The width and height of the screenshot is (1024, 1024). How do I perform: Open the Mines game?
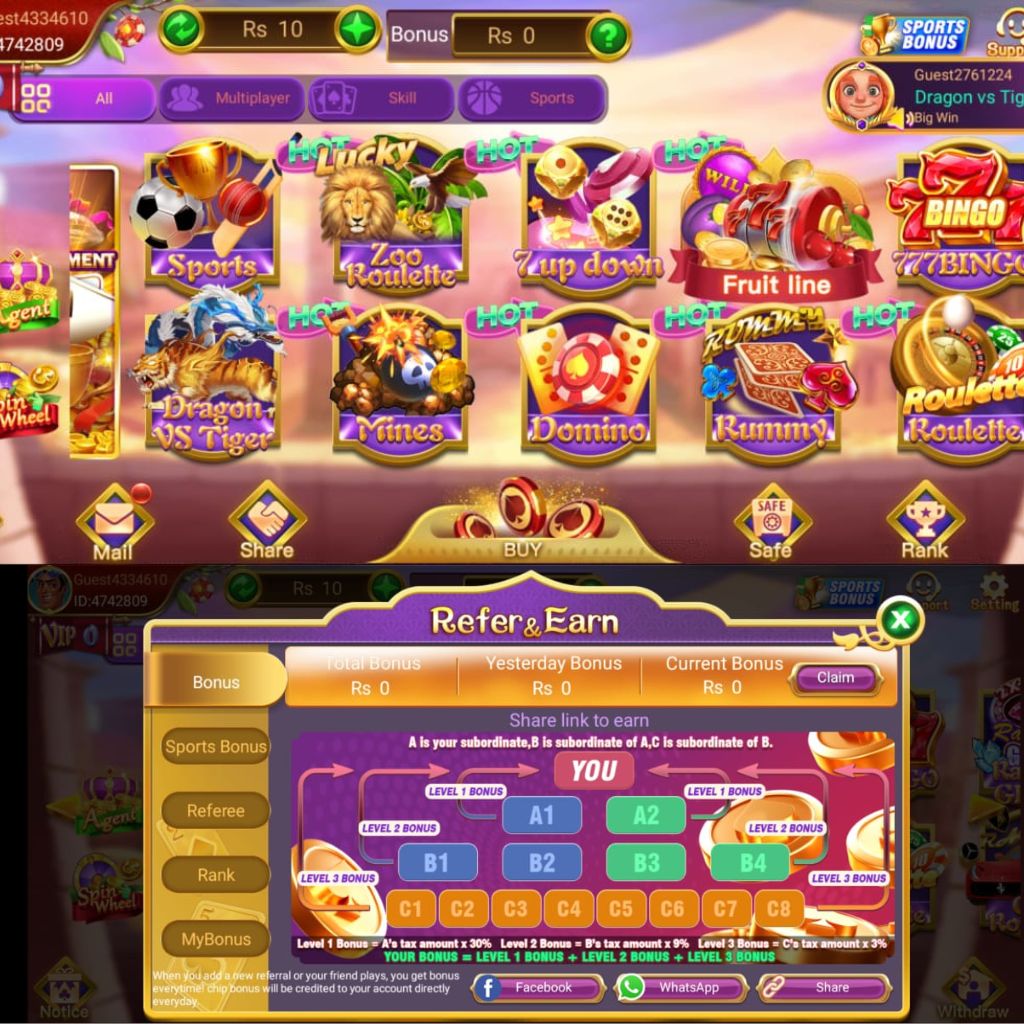pyautogui.click(x=400, y=385)
